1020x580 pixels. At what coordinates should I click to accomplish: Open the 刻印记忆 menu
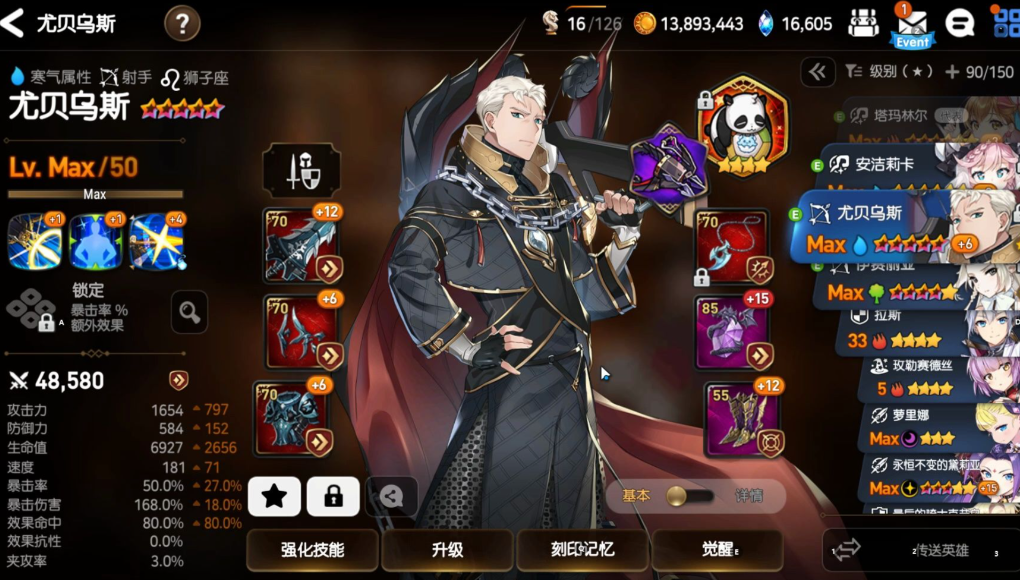pyautogui.click(x=582, y=550)
